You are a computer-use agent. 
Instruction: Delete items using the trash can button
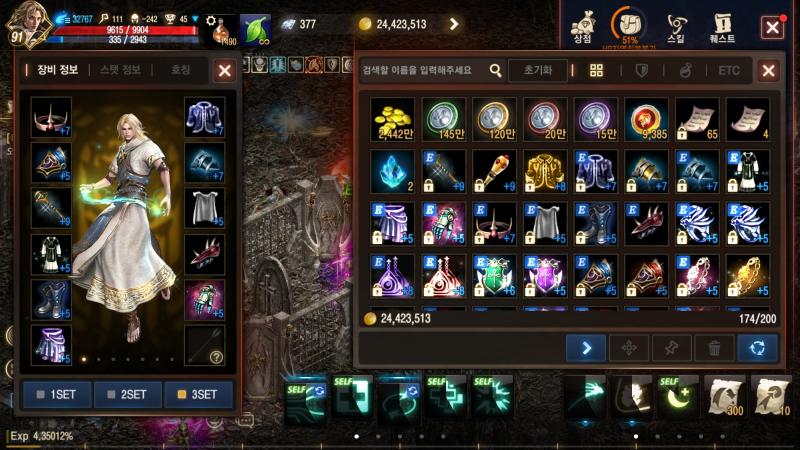(x=714, y=348)
